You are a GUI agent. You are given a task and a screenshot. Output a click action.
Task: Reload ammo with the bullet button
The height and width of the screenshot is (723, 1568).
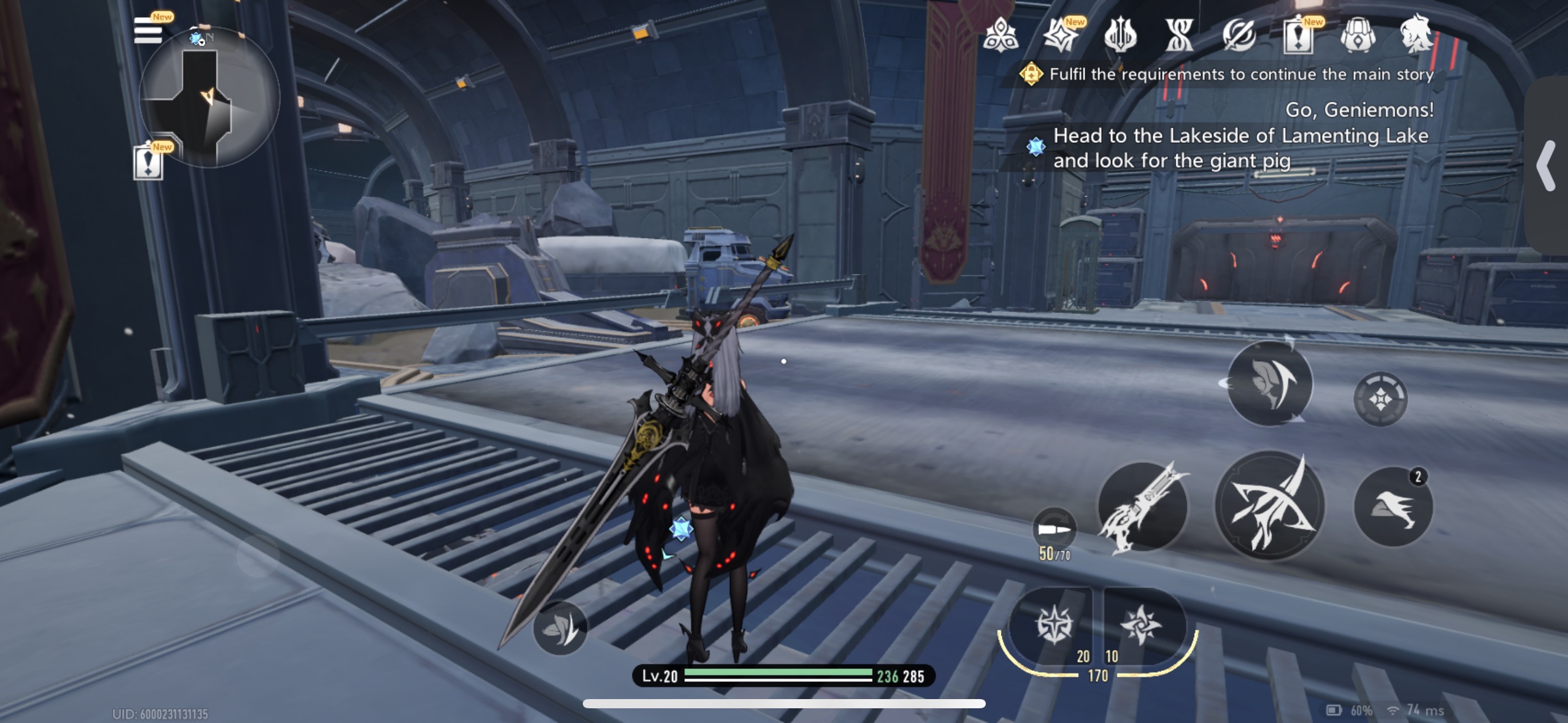[x=1054, y=529]
